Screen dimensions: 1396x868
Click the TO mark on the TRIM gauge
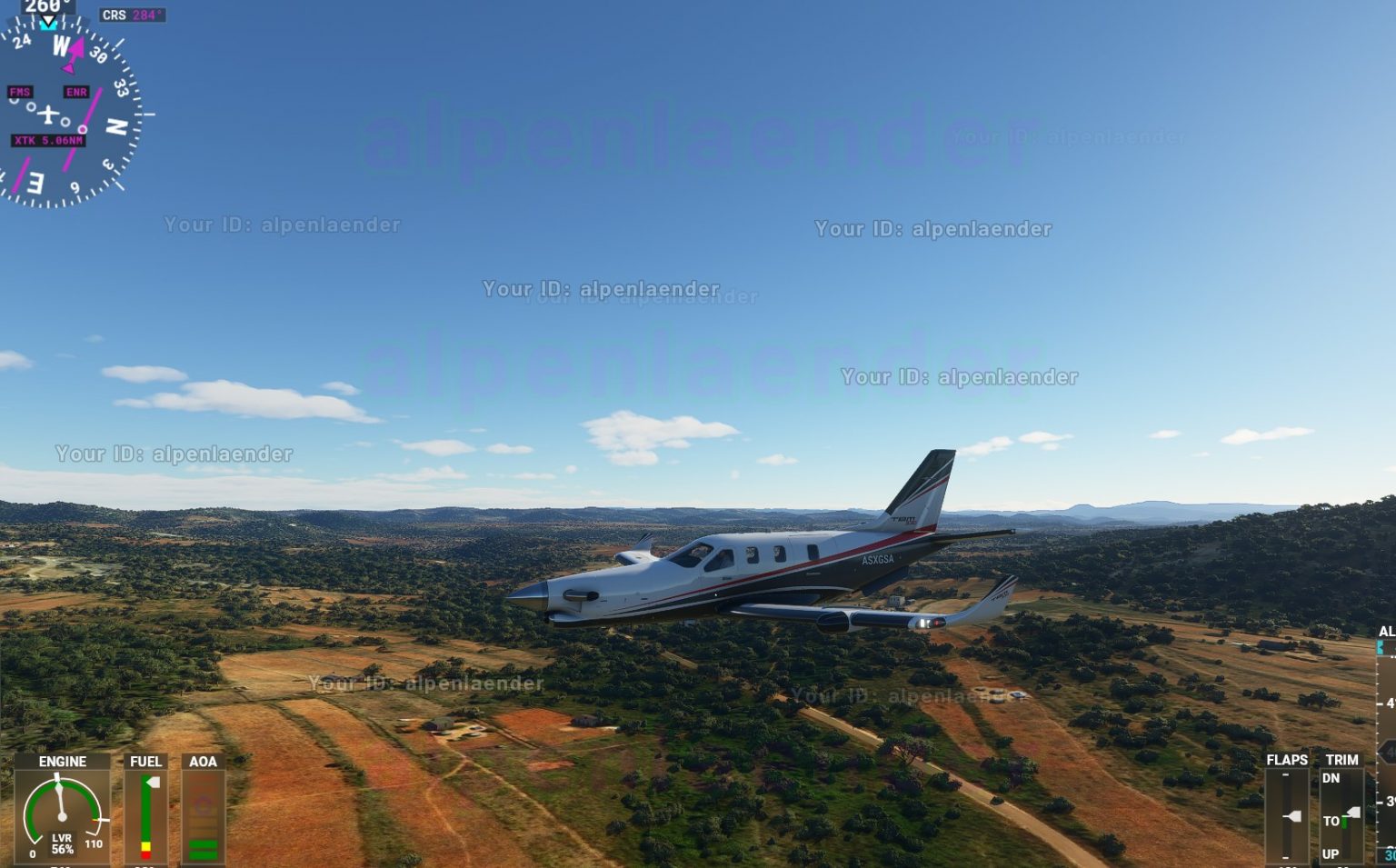[1332, 821]
